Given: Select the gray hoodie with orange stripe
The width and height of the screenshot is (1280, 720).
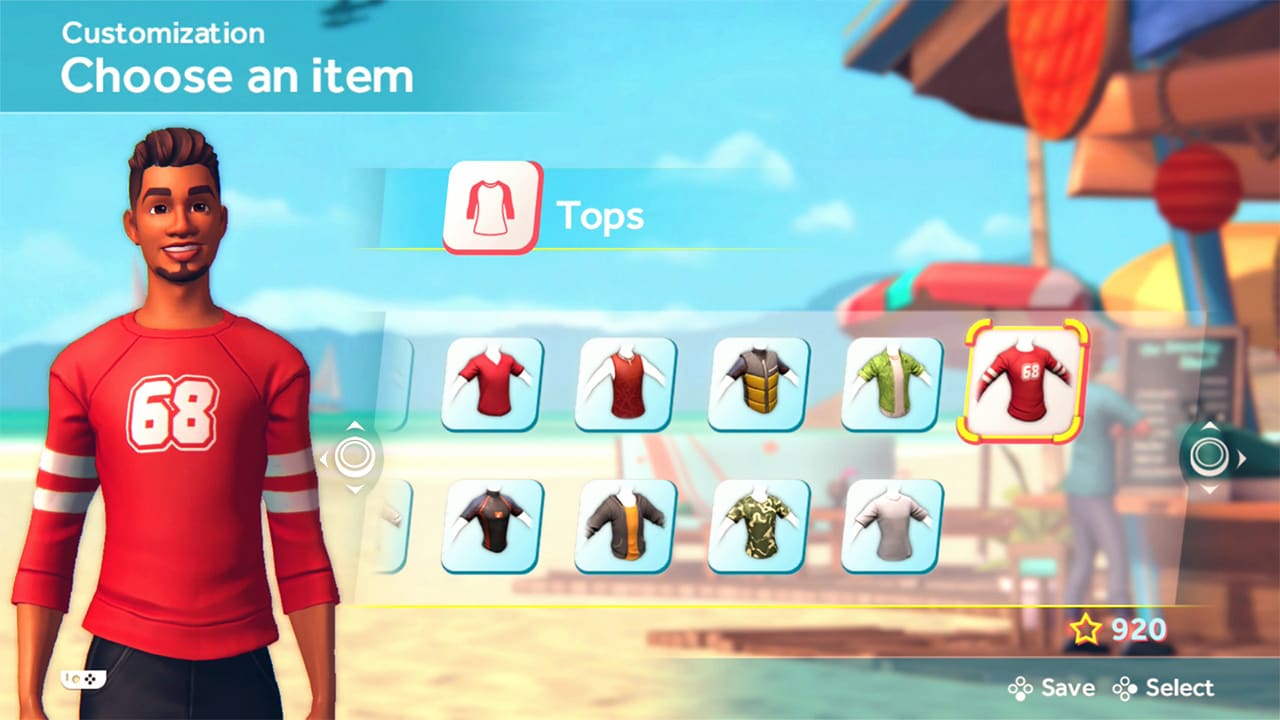Looking at the screenshot, I should [624, 525].
